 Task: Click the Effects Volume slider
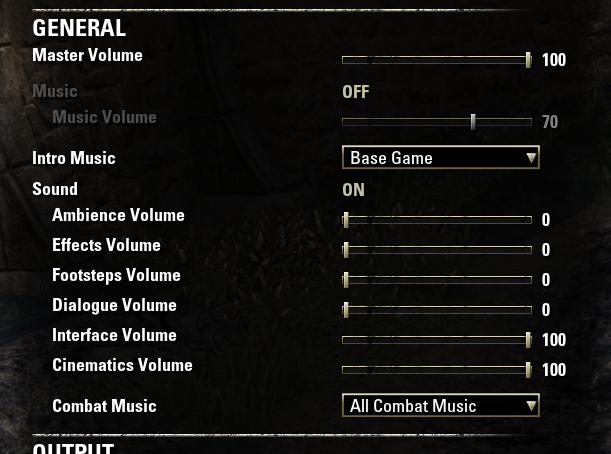[x=436, y=250]
